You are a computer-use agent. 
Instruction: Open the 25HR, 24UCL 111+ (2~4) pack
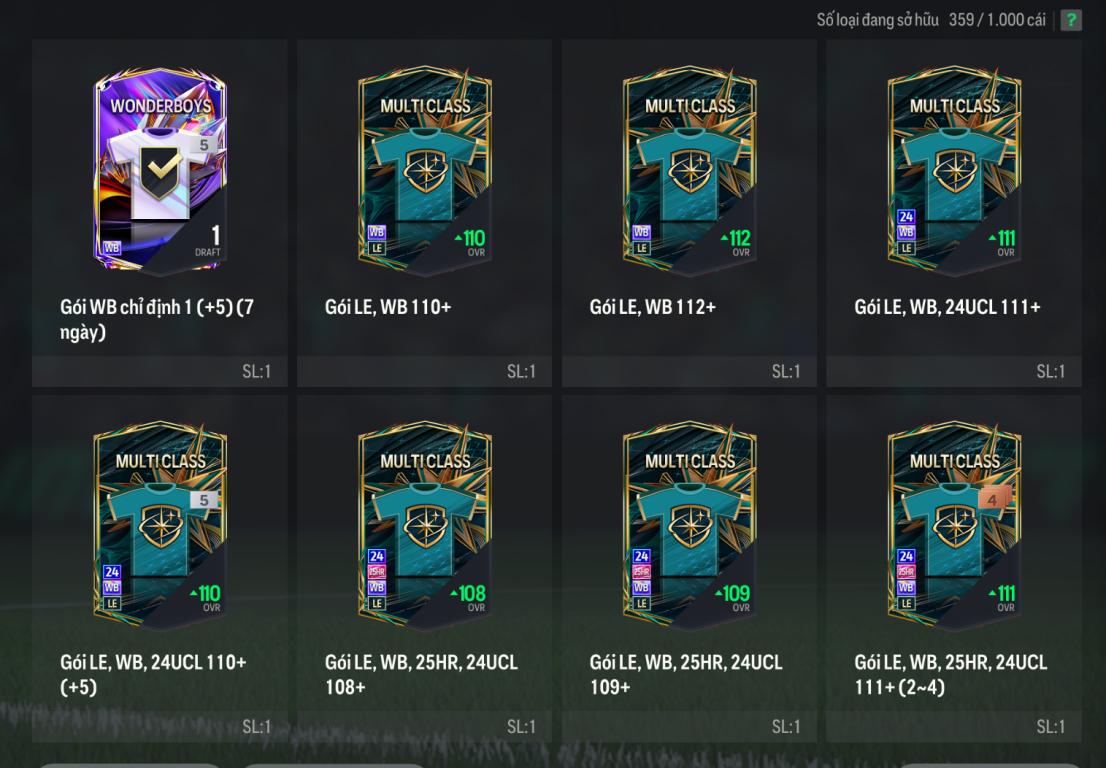954,527
